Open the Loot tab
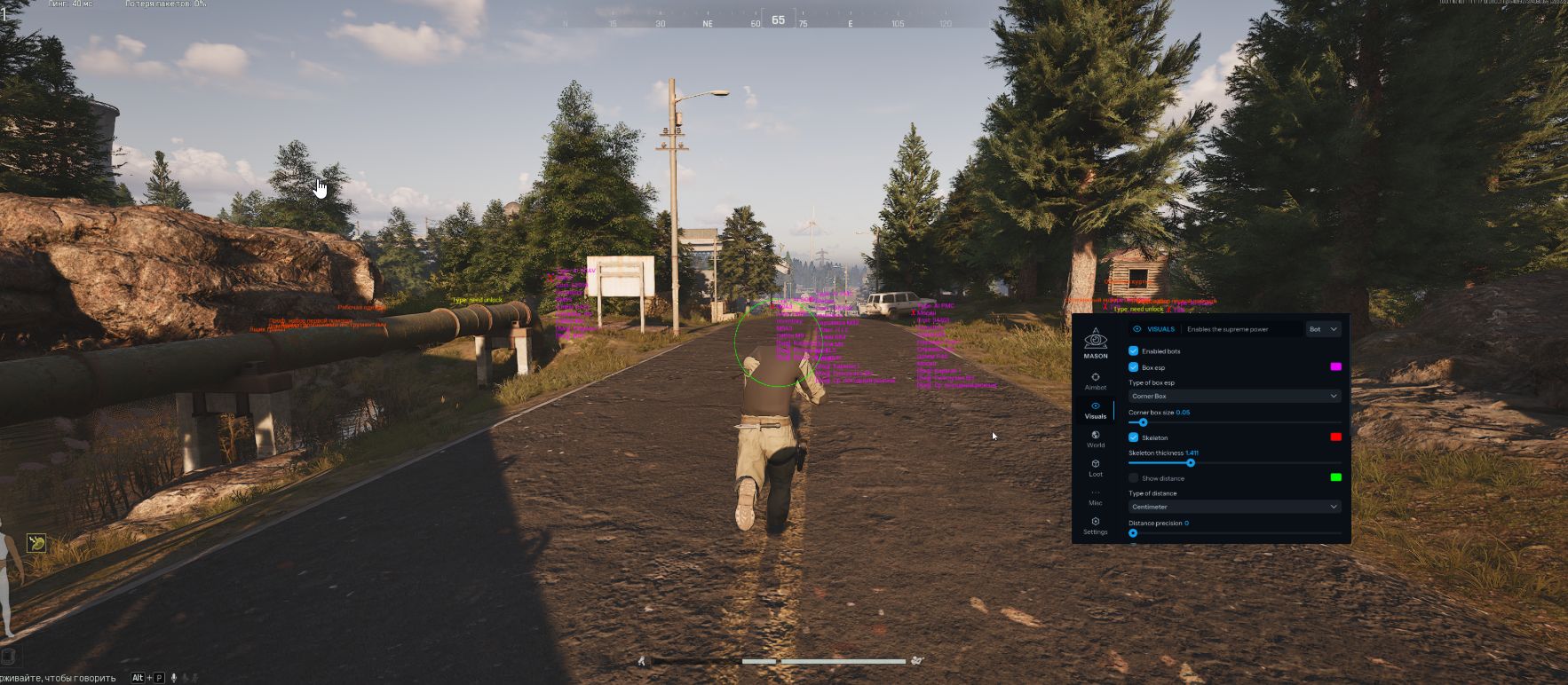This screenshot has height=685, width=1568. point(1096,467)
